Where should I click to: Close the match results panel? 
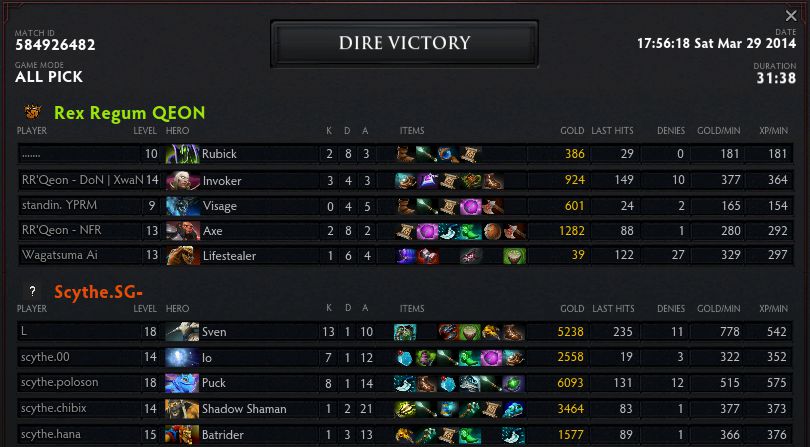tap(792, 16)
